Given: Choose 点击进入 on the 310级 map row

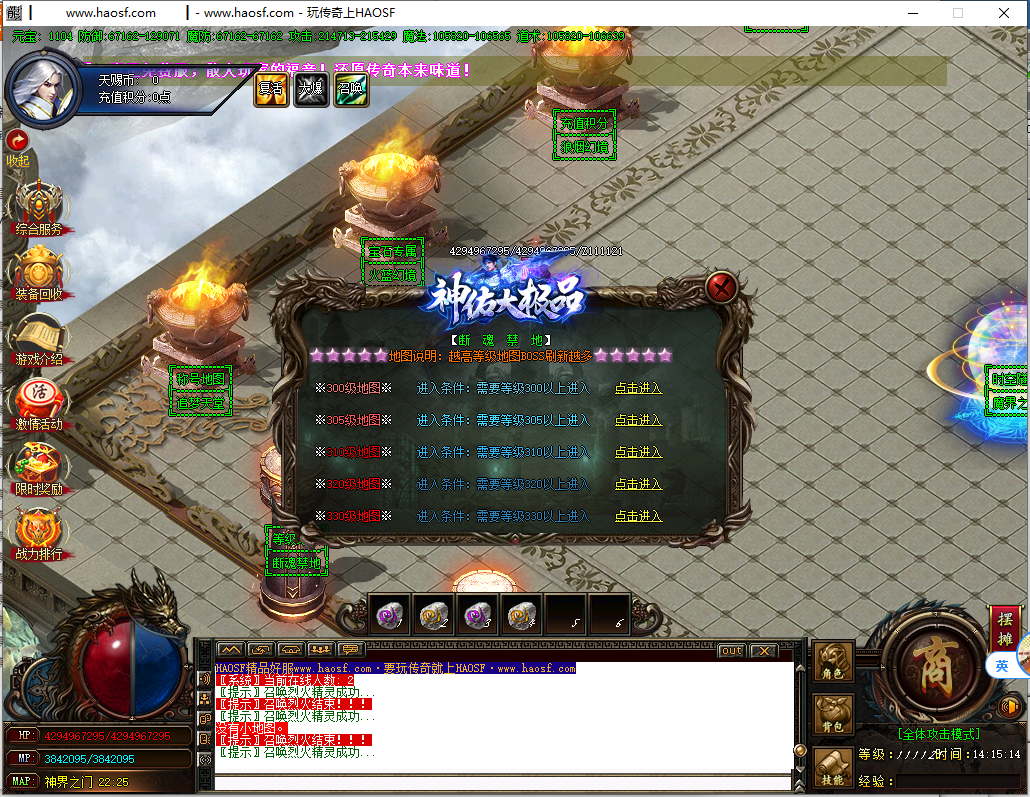Looking at the screenshot, I should [638, 452].
